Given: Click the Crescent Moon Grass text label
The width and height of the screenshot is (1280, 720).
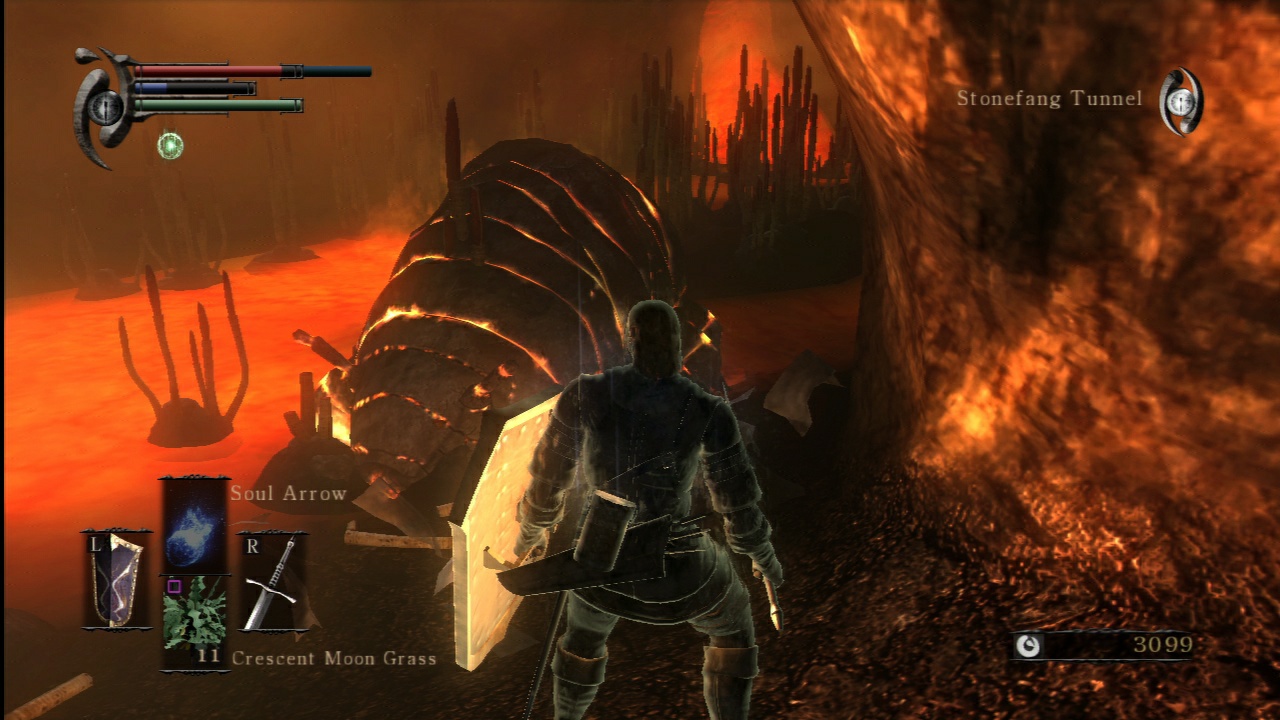Looking at the screenshot, I should [x=333, y=659].
